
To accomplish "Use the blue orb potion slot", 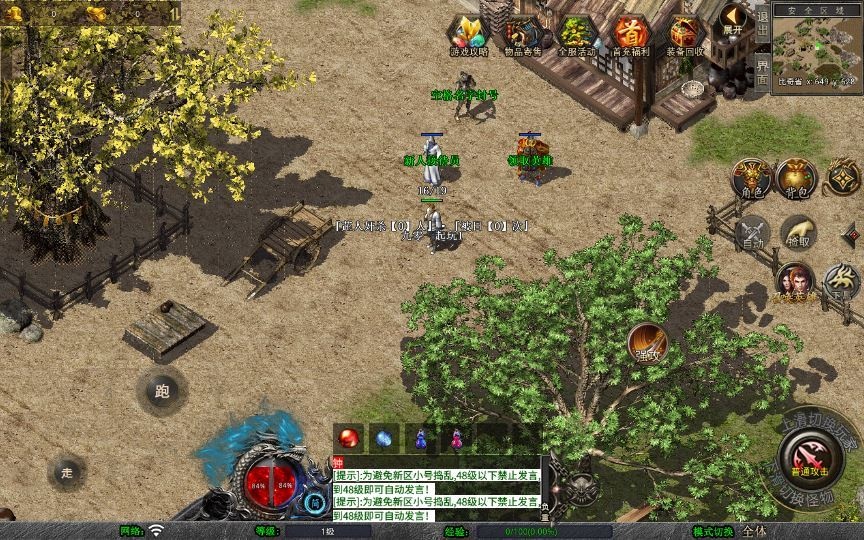I will click(x=384, y=437).
